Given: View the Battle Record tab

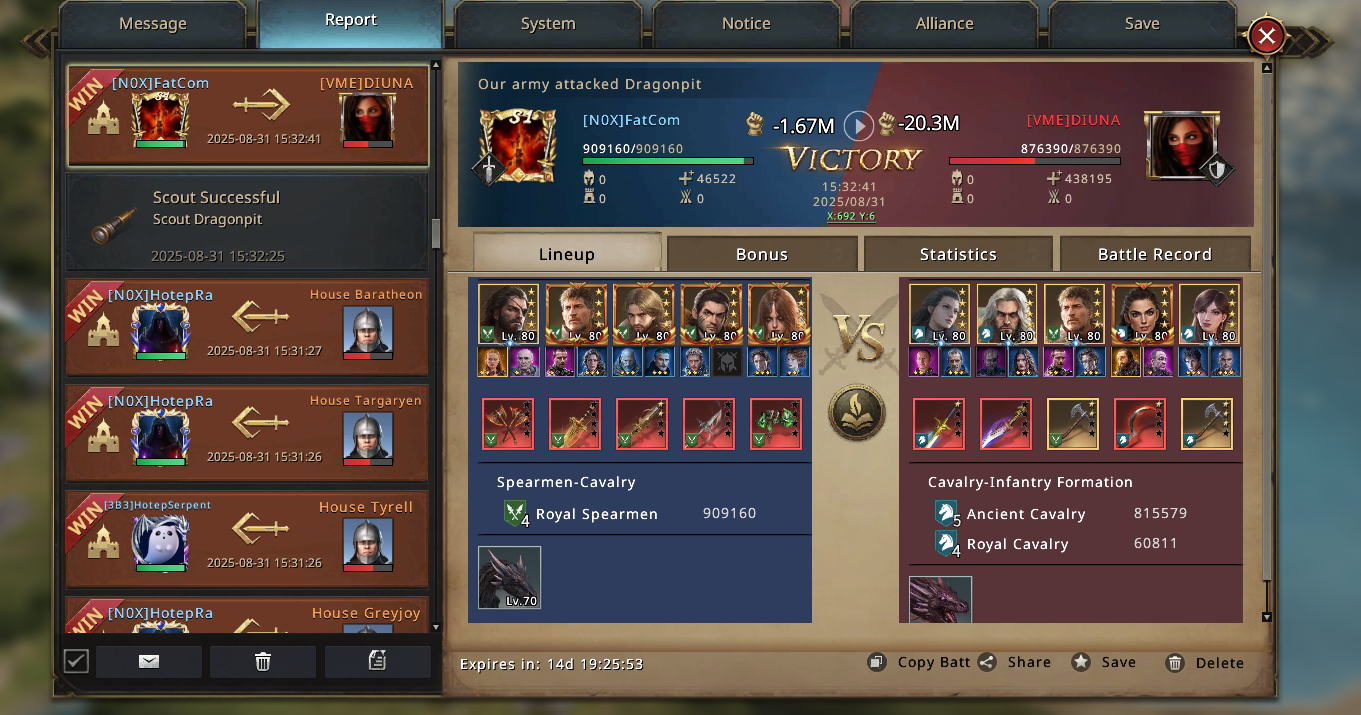Looking at the screenshot, I should click(x=1154, y=254).
